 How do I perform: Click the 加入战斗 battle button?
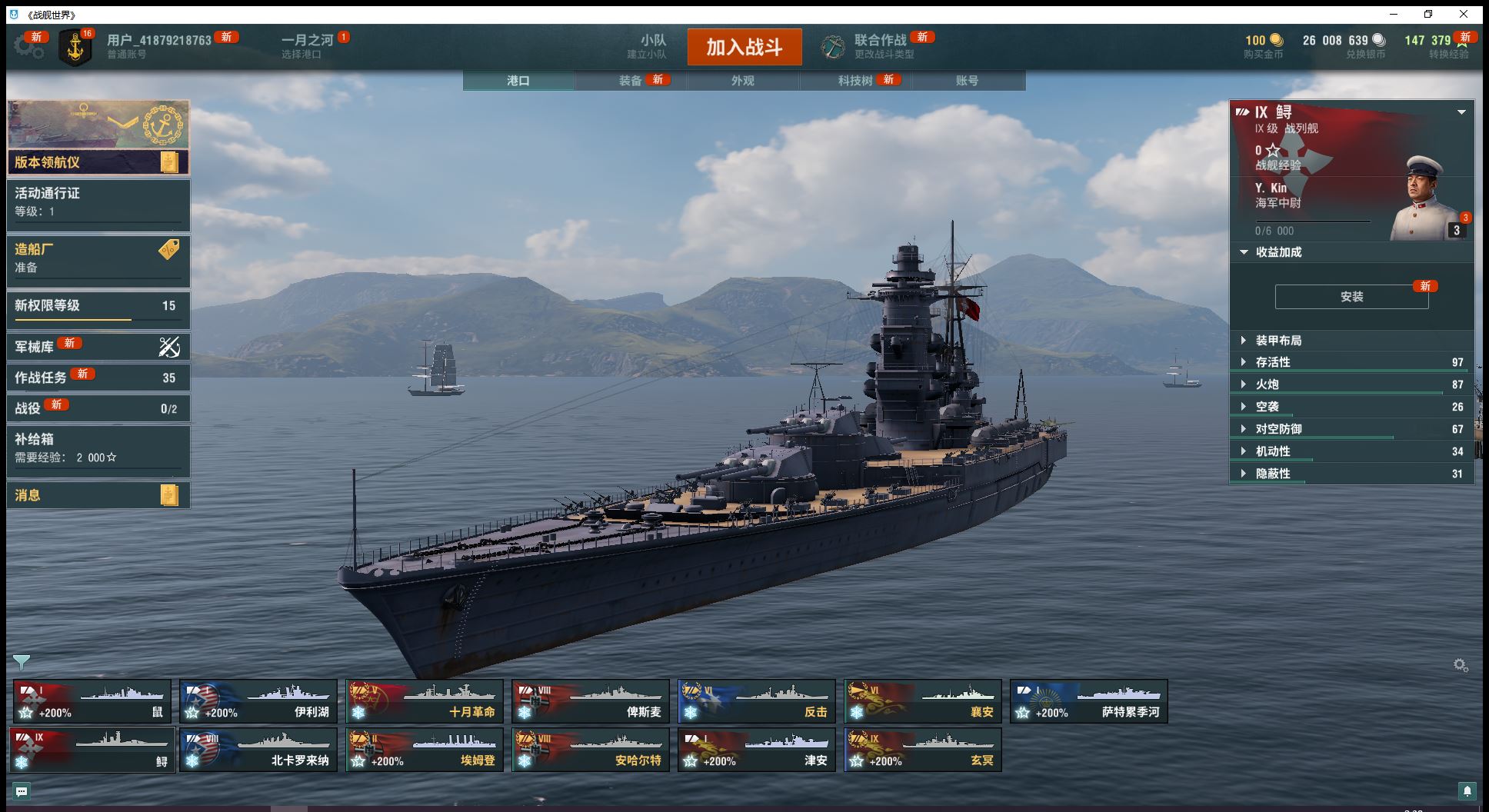[744, 47]
